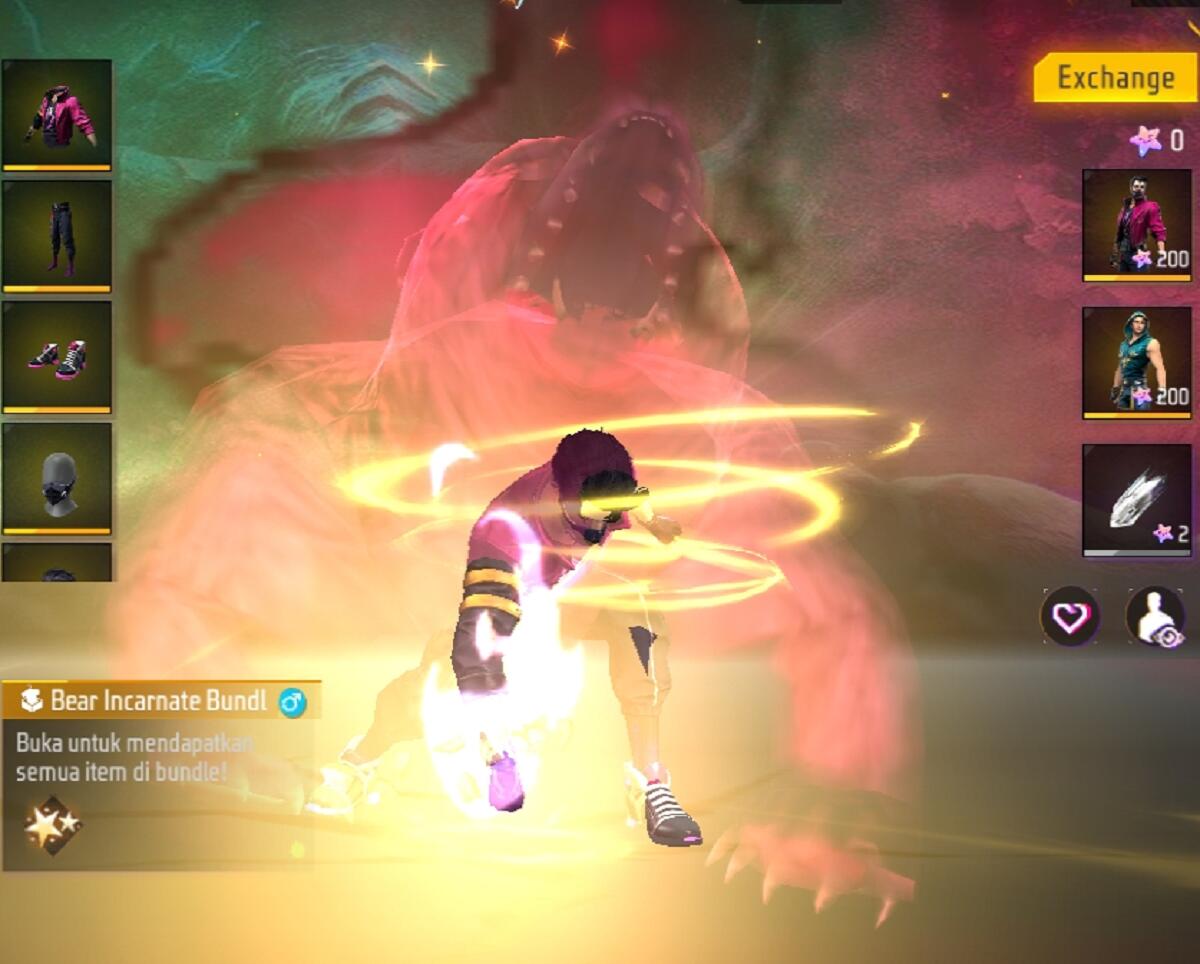Select the grey mask head item
Image resolution: width=1200 pixels, height=964 pixels.
[x=57, y=478]
